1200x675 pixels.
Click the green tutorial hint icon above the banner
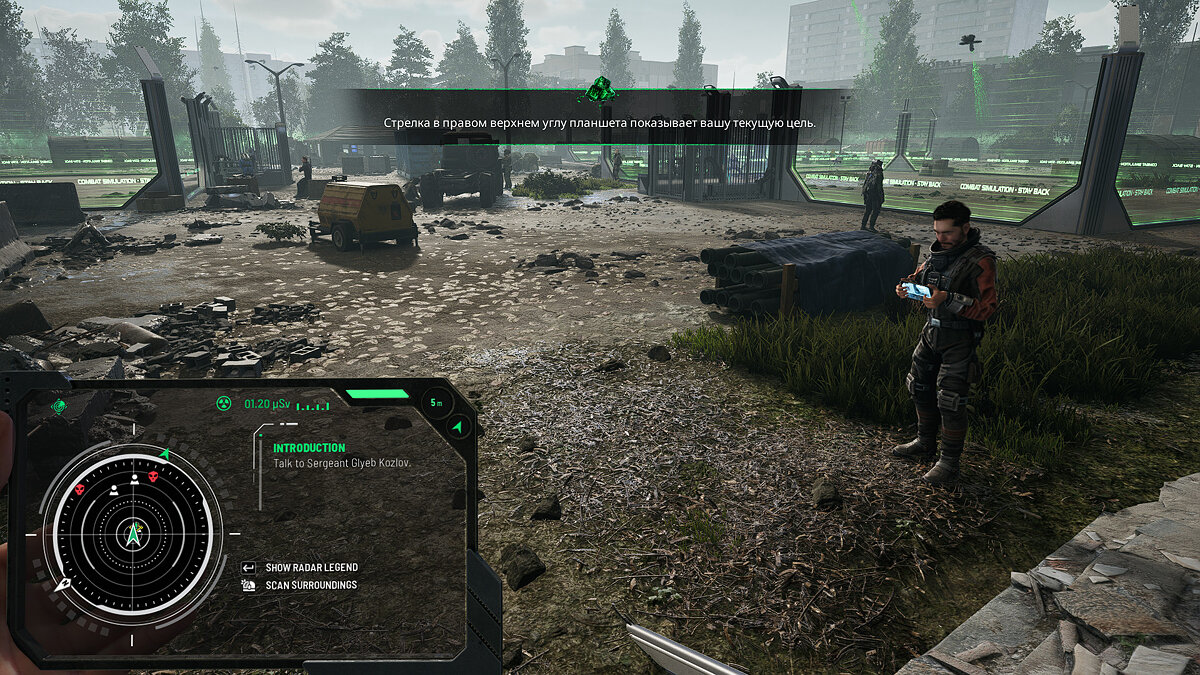(x=600, y=91)
